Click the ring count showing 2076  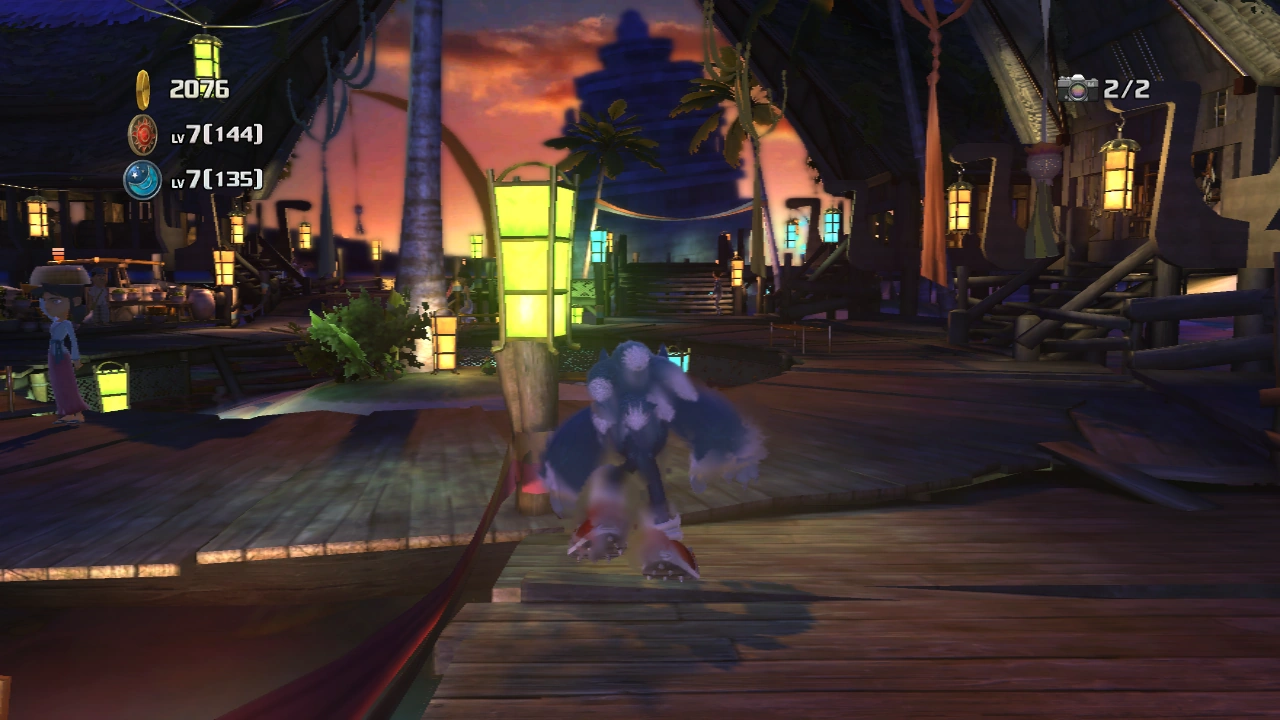202,88
